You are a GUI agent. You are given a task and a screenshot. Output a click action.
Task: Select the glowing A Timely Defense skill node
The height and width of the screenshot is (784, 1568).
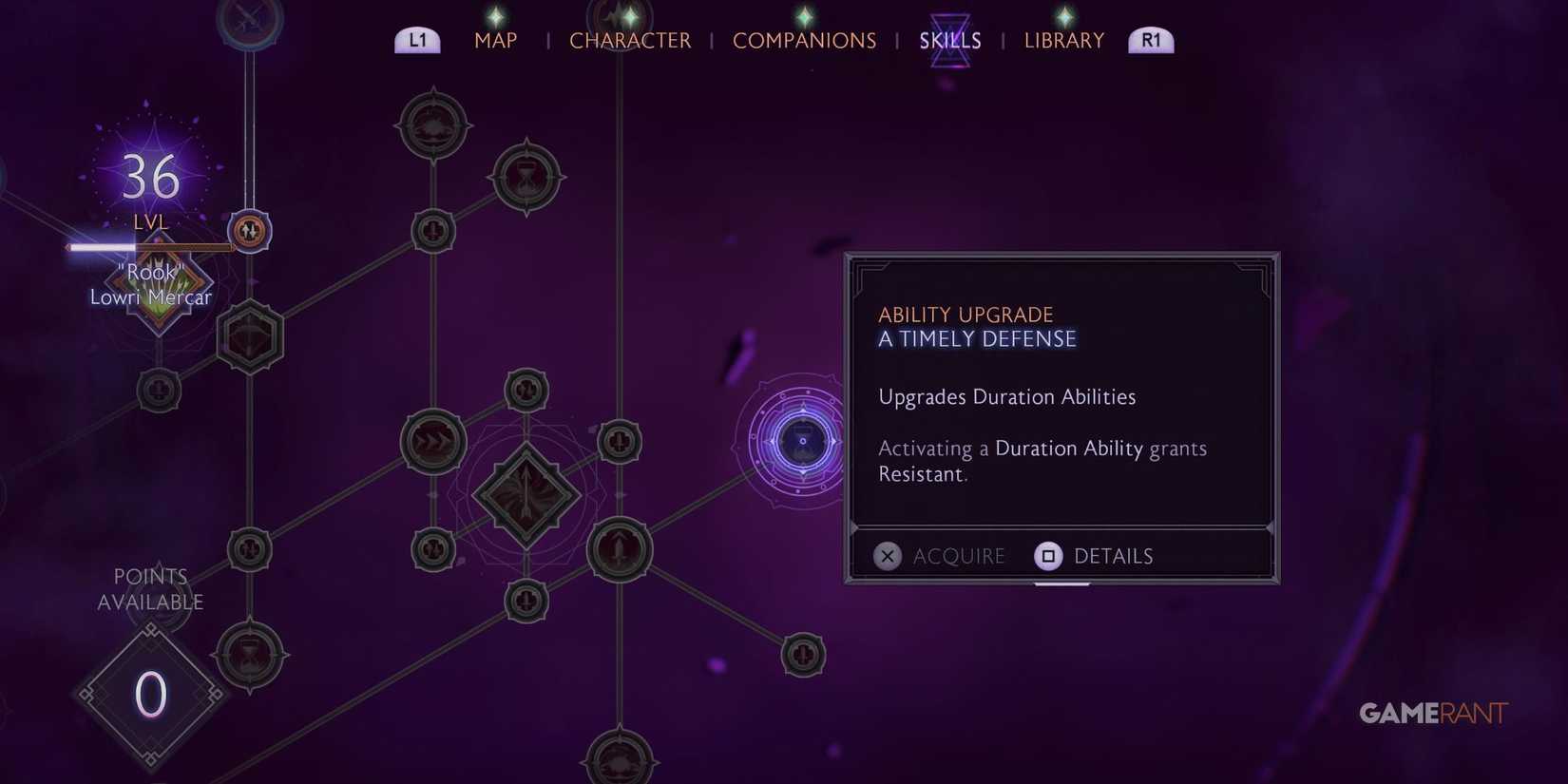tap(801, 440)
